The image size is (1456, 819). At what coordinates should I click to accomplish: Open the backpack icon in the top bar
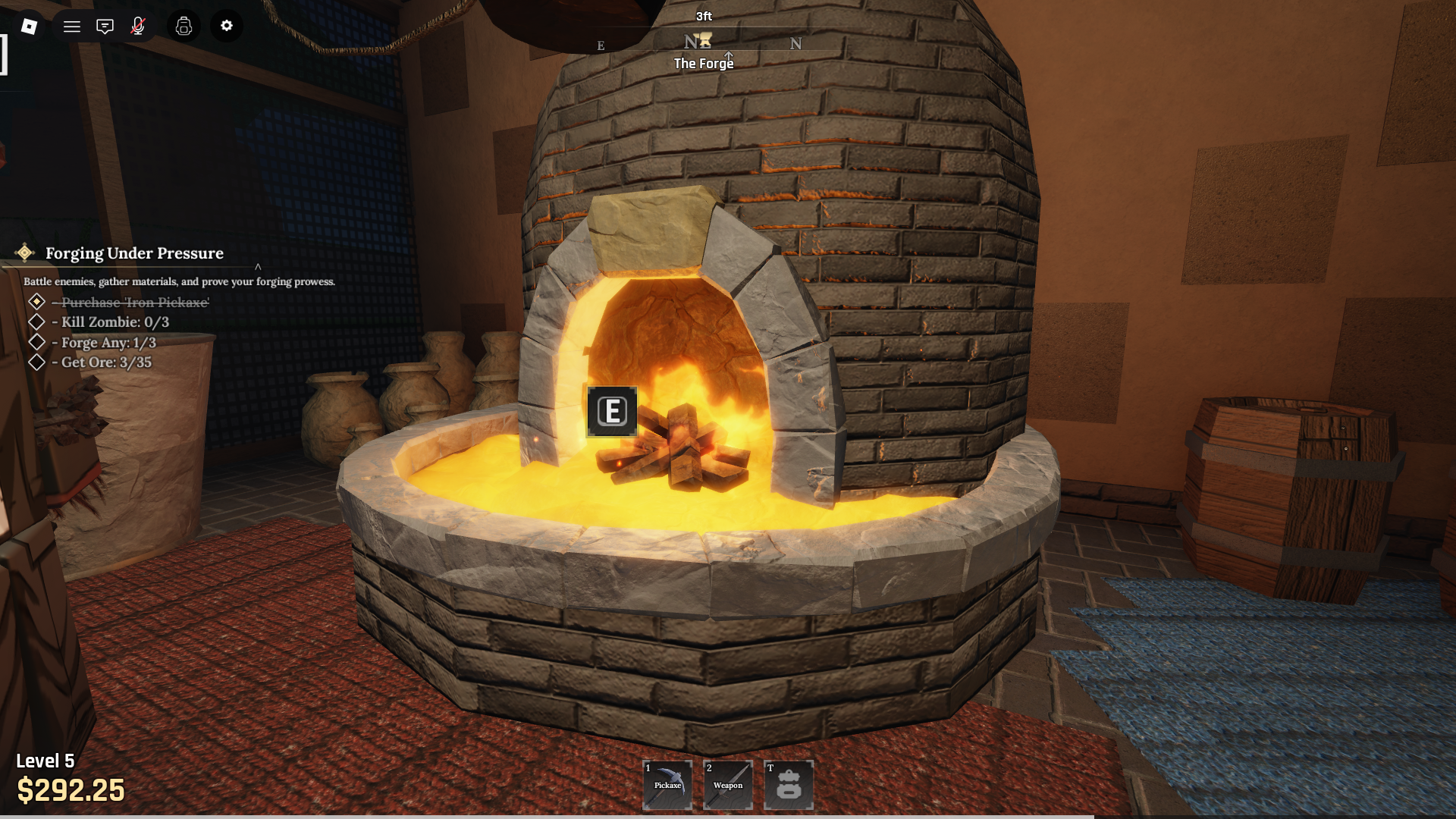[184, 27]
